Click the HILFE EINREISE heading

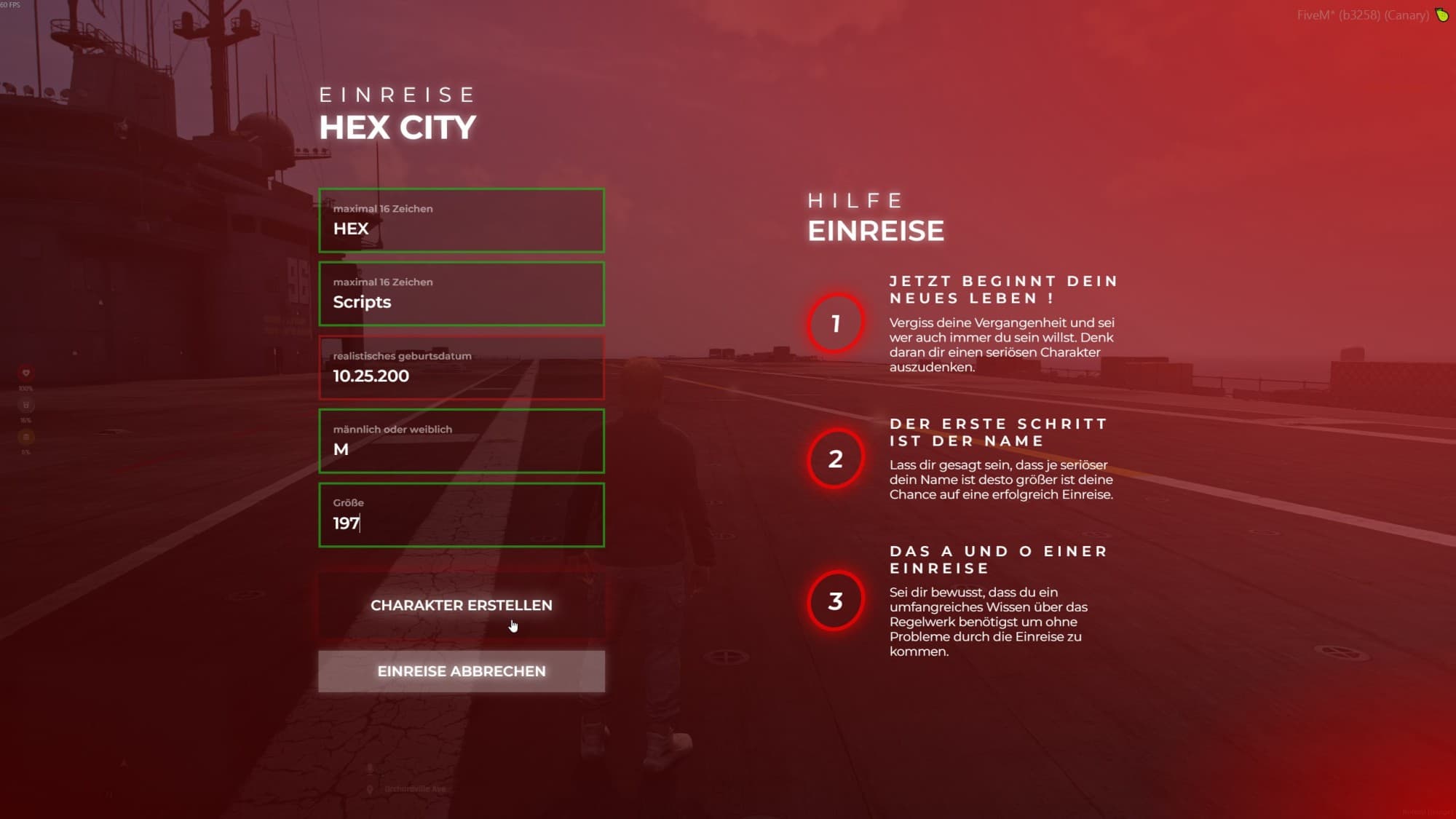875,230
